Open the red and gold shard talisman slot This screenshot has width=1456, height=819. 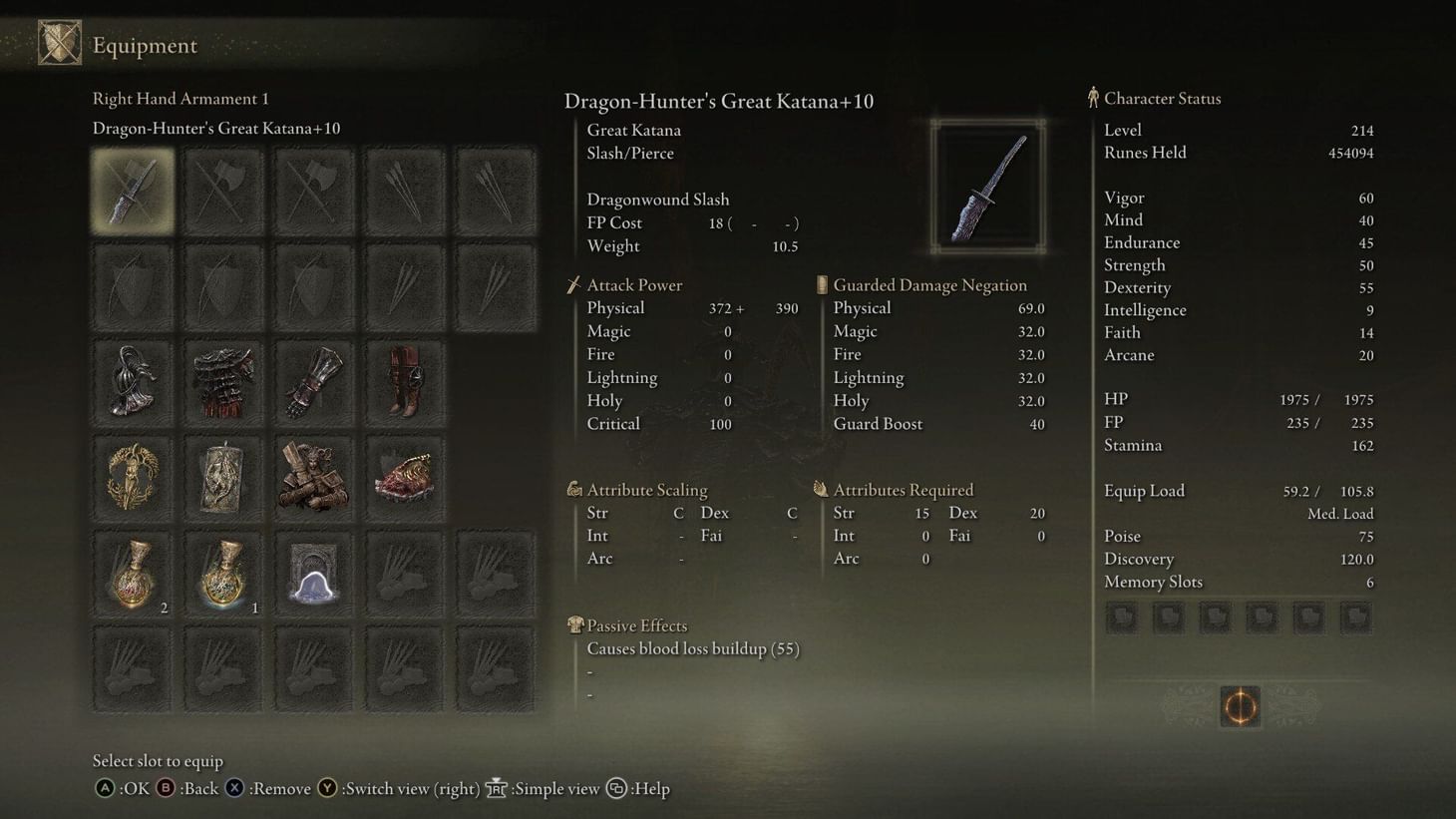(404, 479)
